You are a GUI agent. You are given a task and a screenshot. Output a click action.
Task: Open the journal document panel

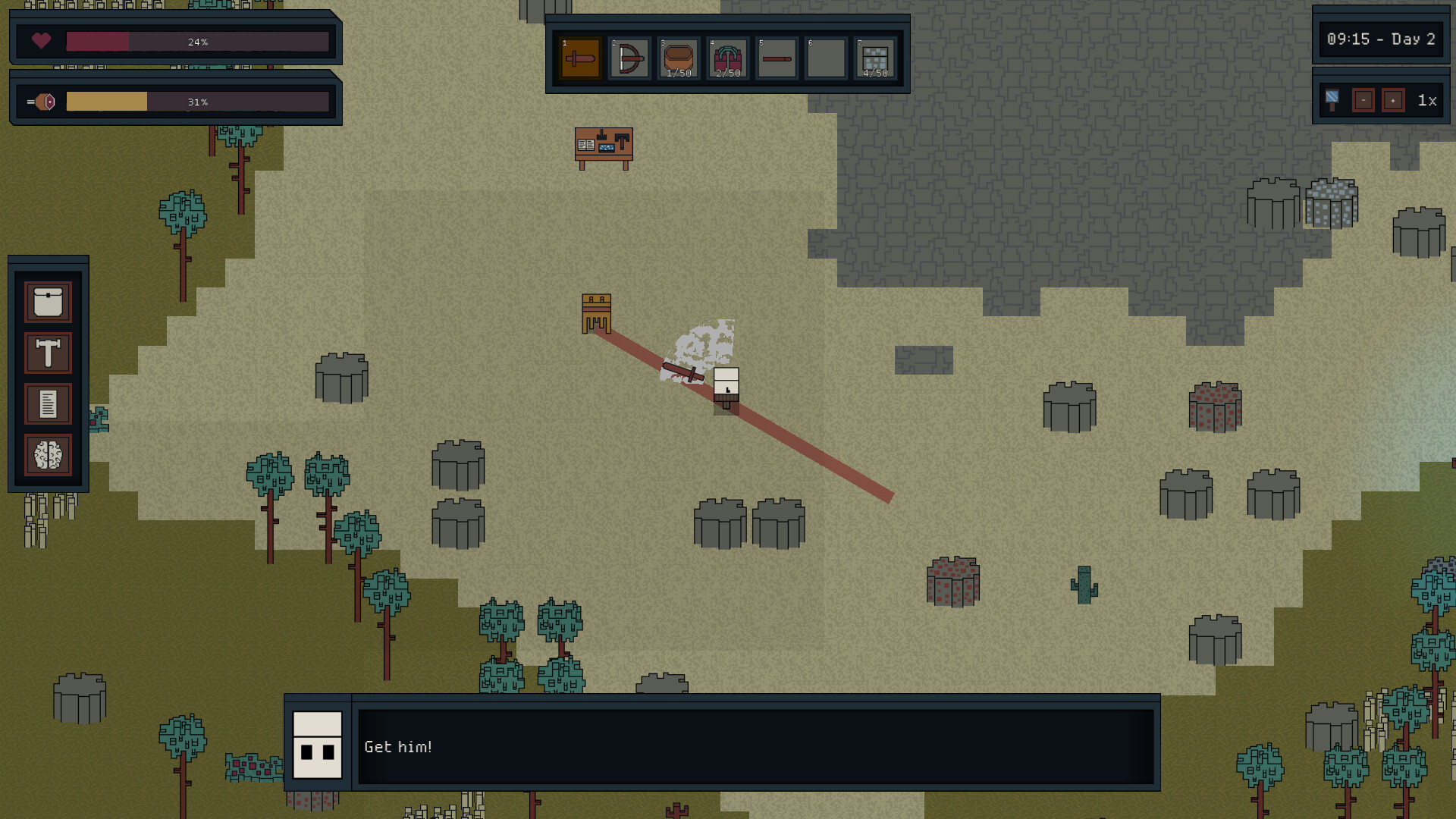coord(47,404)
